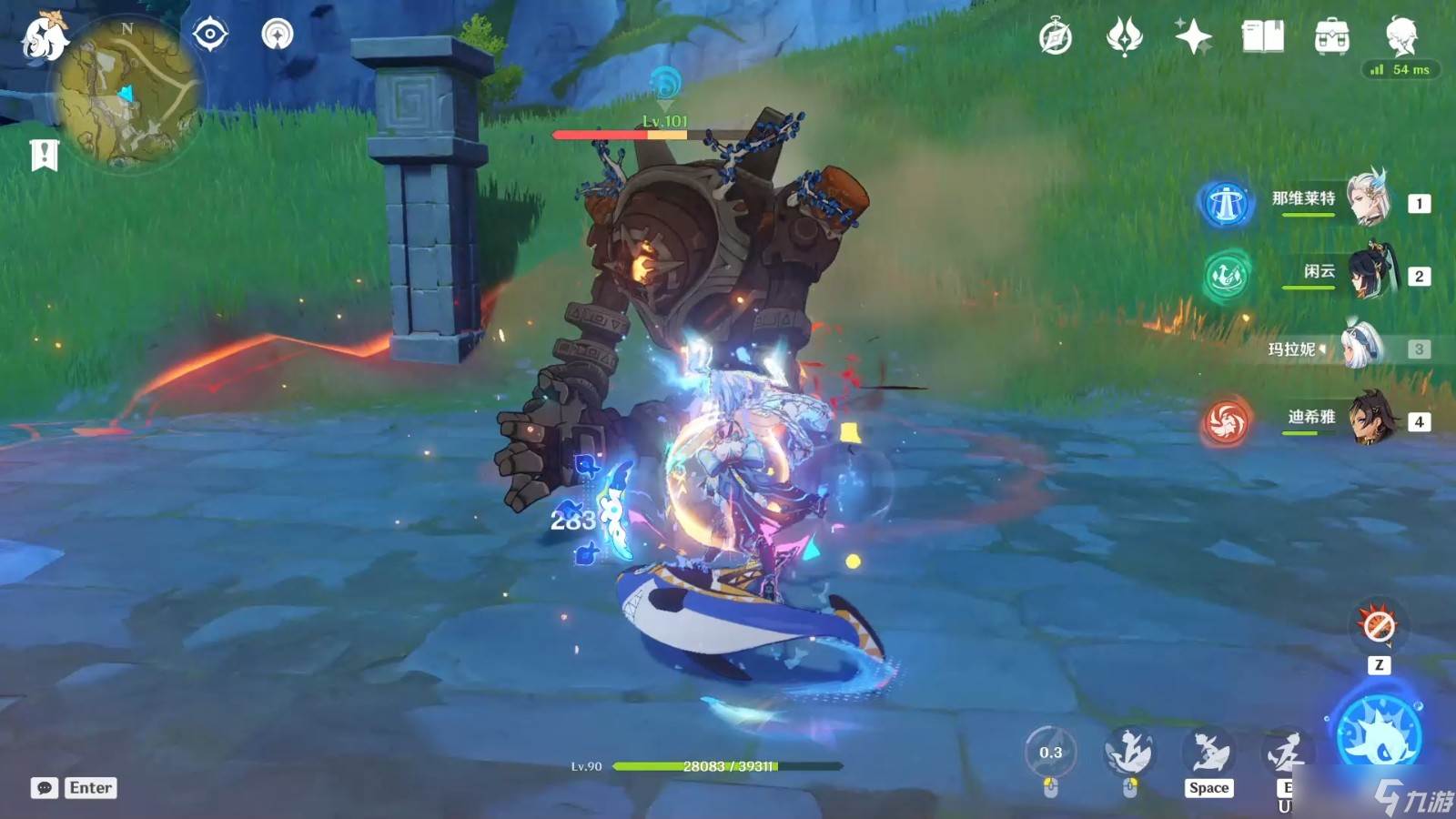1456x819 pixels.
Task: Open the quest log bookmark icon
Action: point(44,155)
